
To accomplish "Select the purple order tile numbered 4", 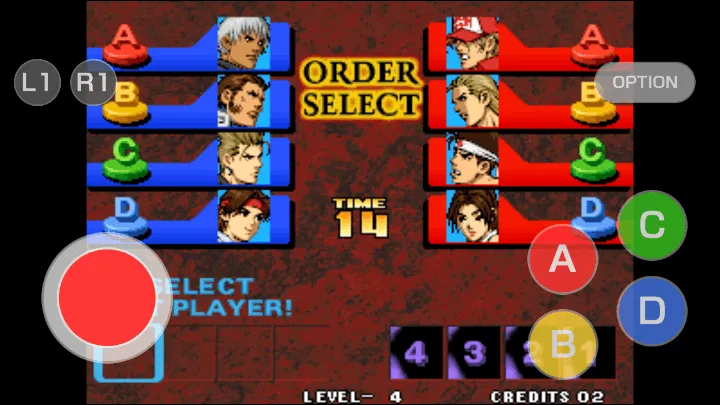I will [416, 351].
